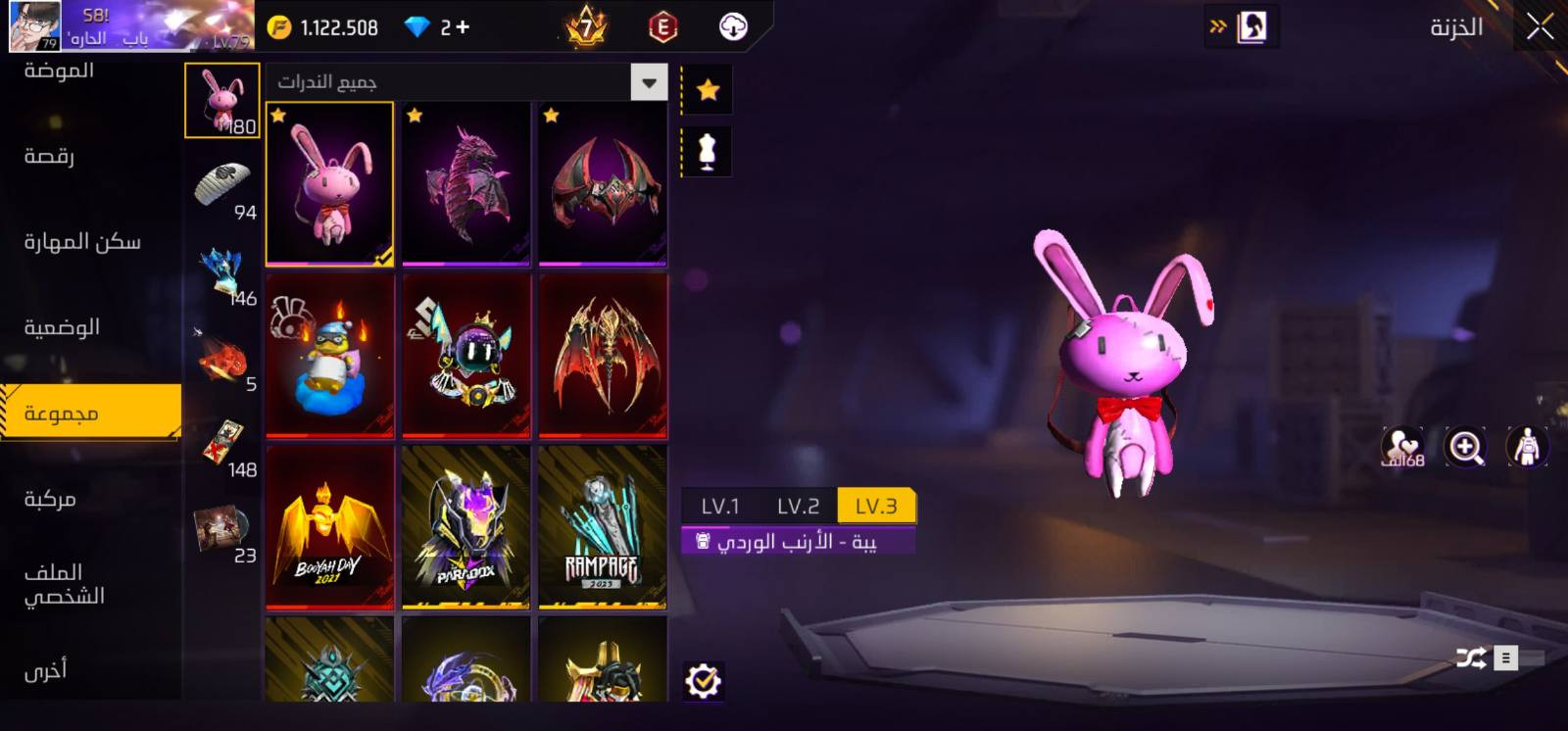Viewport: 1568px width, 731px height.
Task: Select the Rampage 2023 backpack
Action: [603, 527]
